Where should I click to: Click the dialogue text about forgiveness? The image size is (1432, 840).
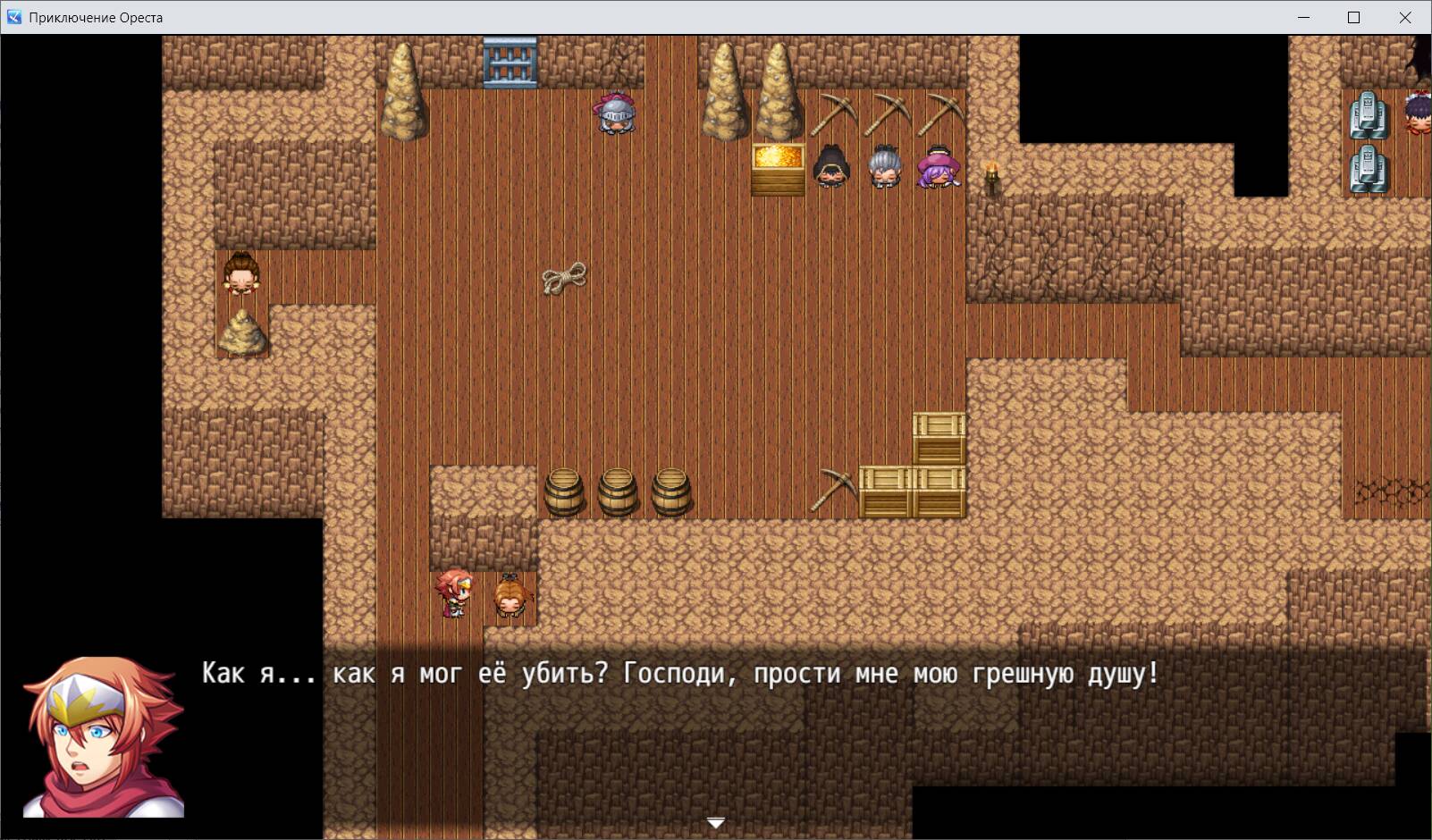tap(681, 675)
